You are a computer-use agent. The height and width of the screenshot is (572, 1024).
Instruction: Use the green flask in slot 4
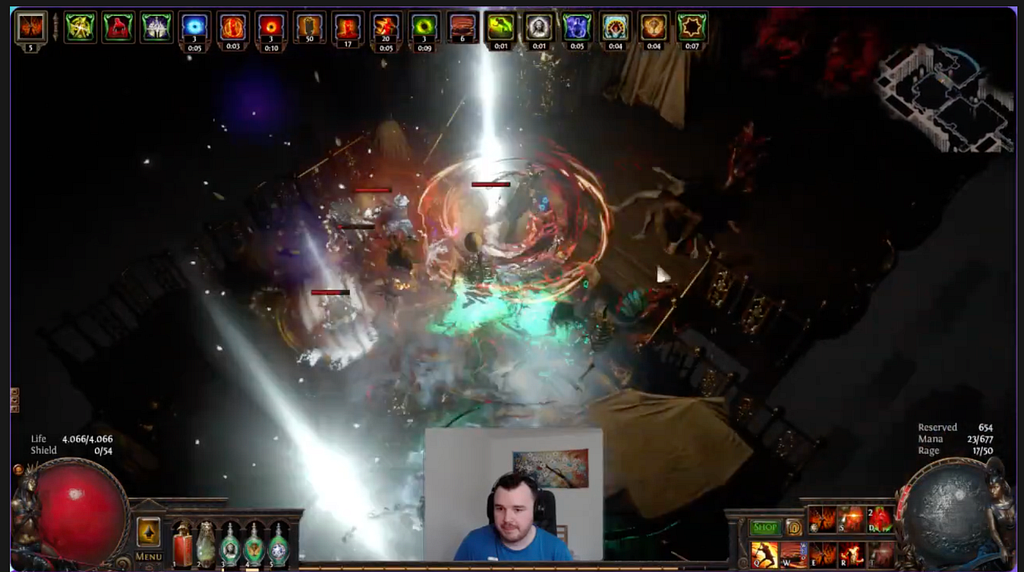(254, 546)
